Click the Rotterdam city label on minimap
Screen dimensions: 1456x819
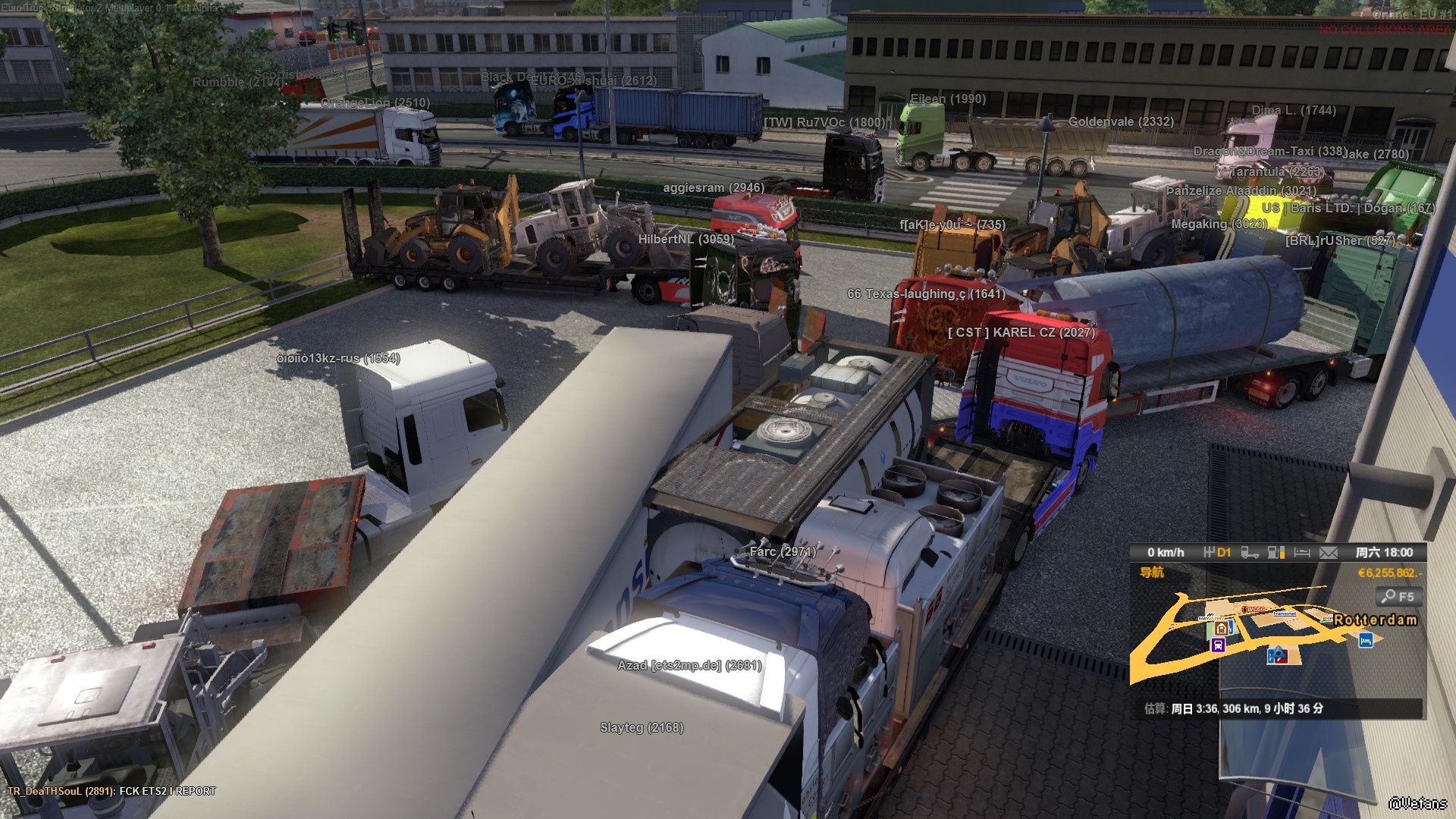[1376, 620]
